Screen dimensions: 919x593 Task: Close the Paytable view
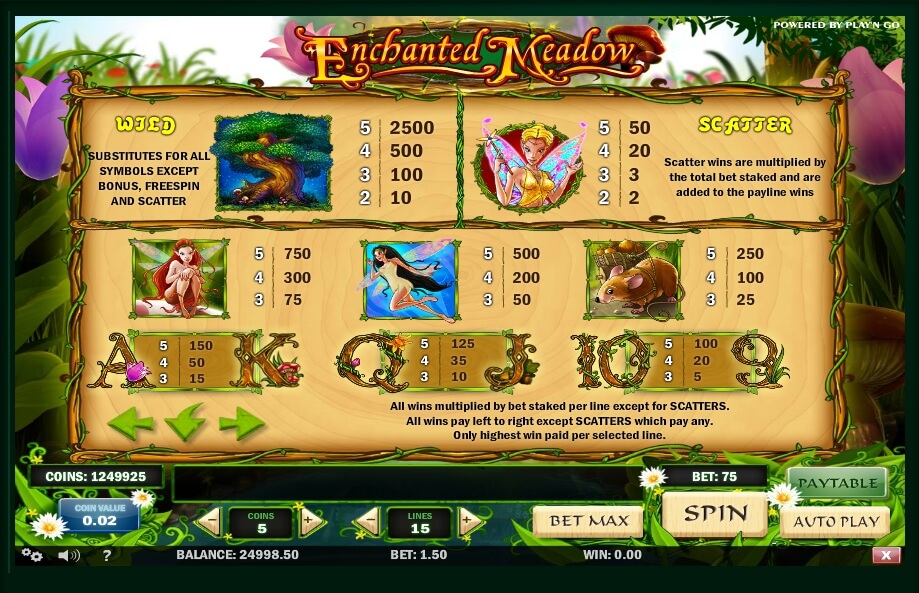837,483
